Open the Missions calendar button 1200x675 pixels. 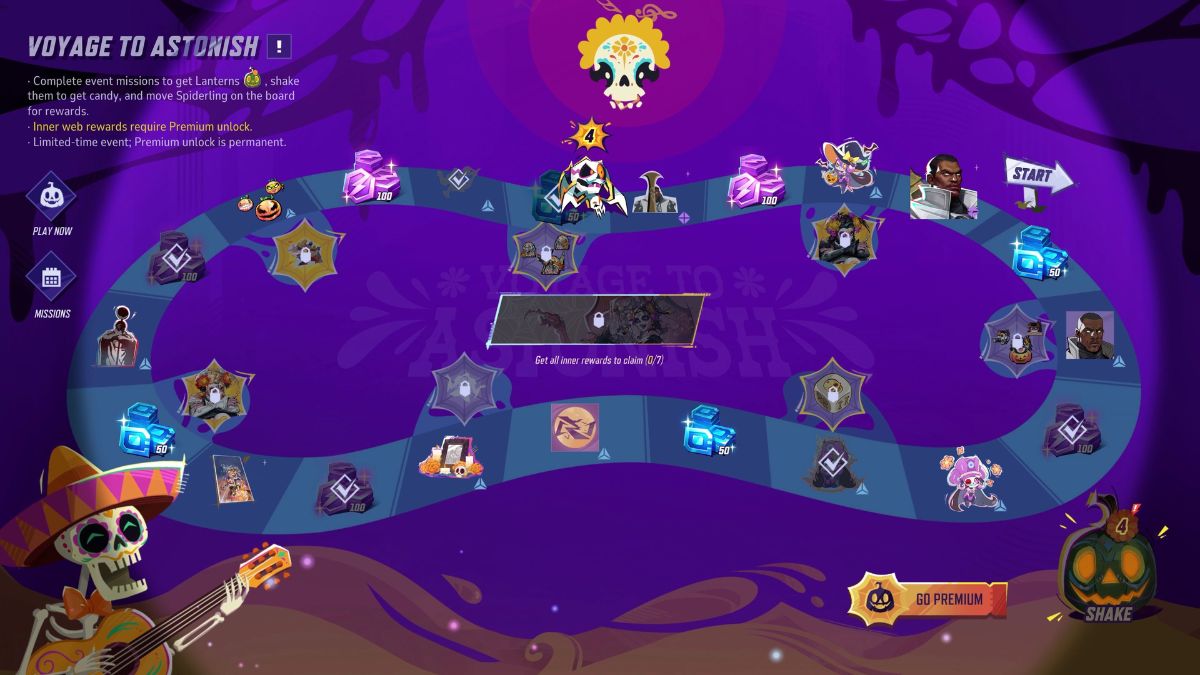coord(52,278)
